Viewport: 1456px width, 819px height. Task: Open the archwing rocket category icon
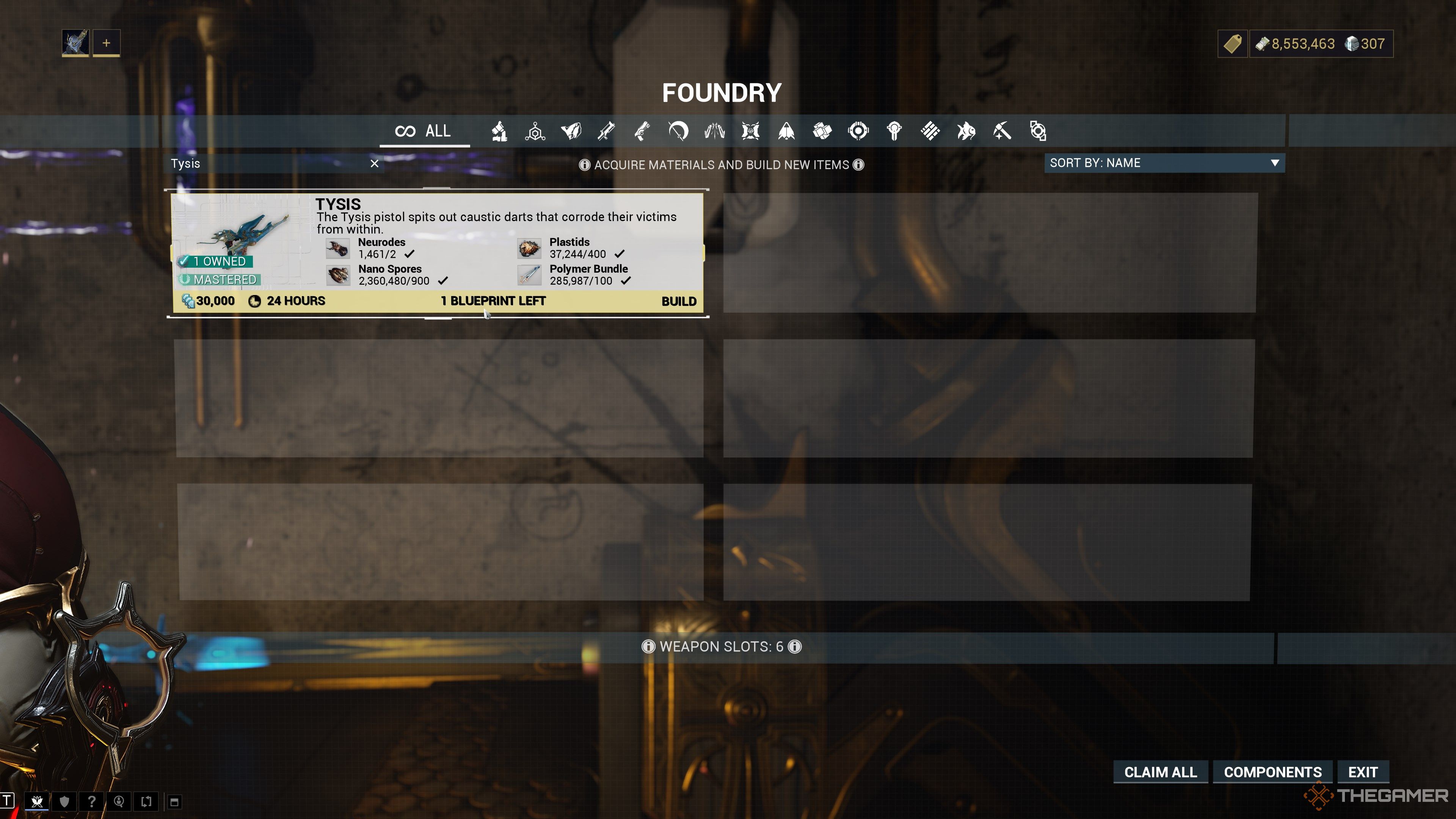[x=786, y=131]
